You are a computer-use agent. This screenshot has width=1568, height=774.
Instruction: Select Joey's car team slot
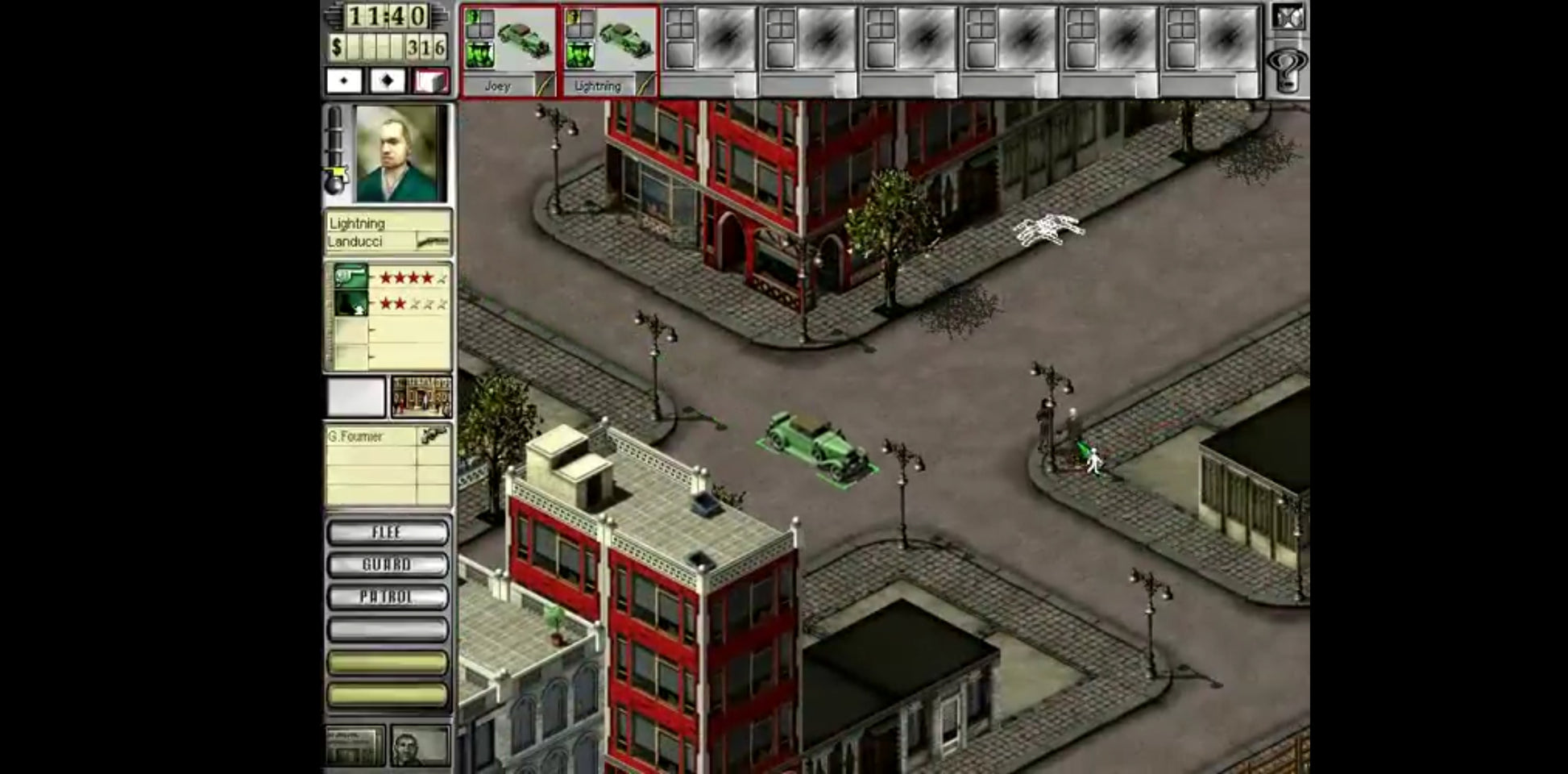coord(508,50)
